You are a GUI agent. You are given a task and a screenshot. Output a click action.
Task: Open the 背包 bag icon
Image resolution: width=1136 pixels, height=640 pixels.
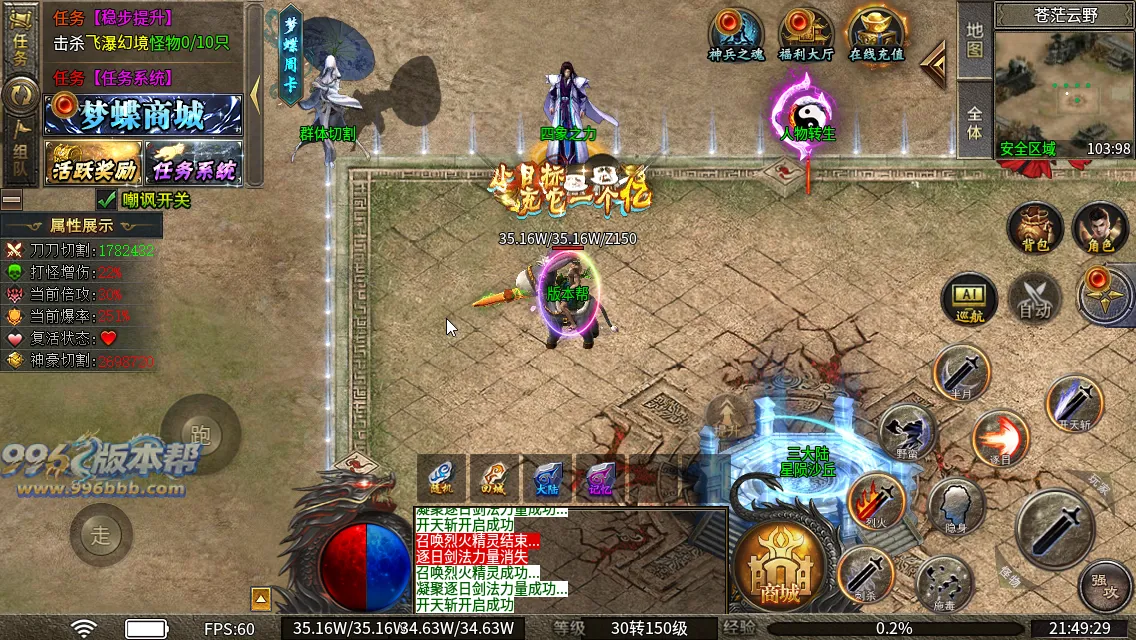click(1035, 228)
